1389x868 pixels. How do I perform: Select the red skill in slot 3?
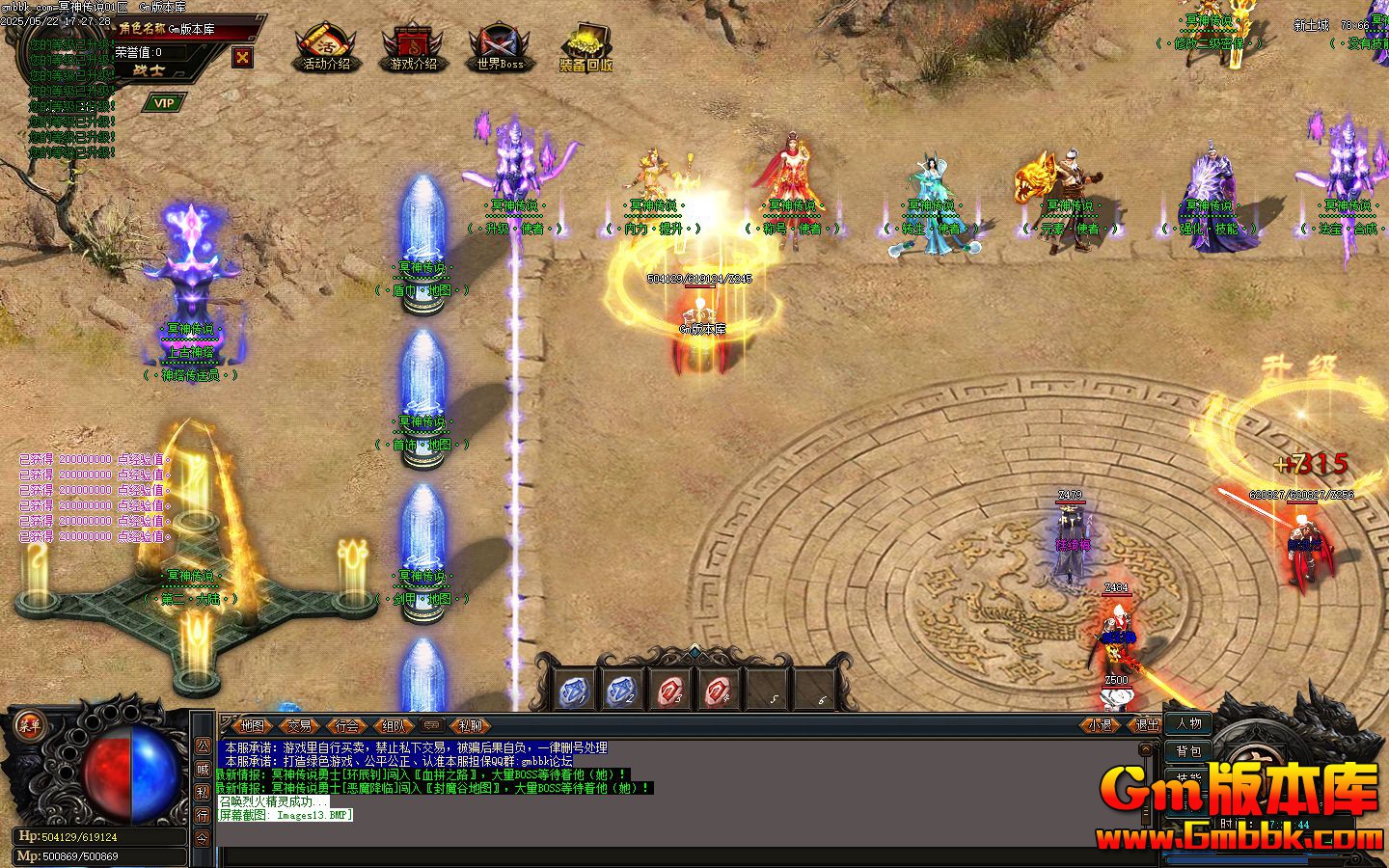670,689
